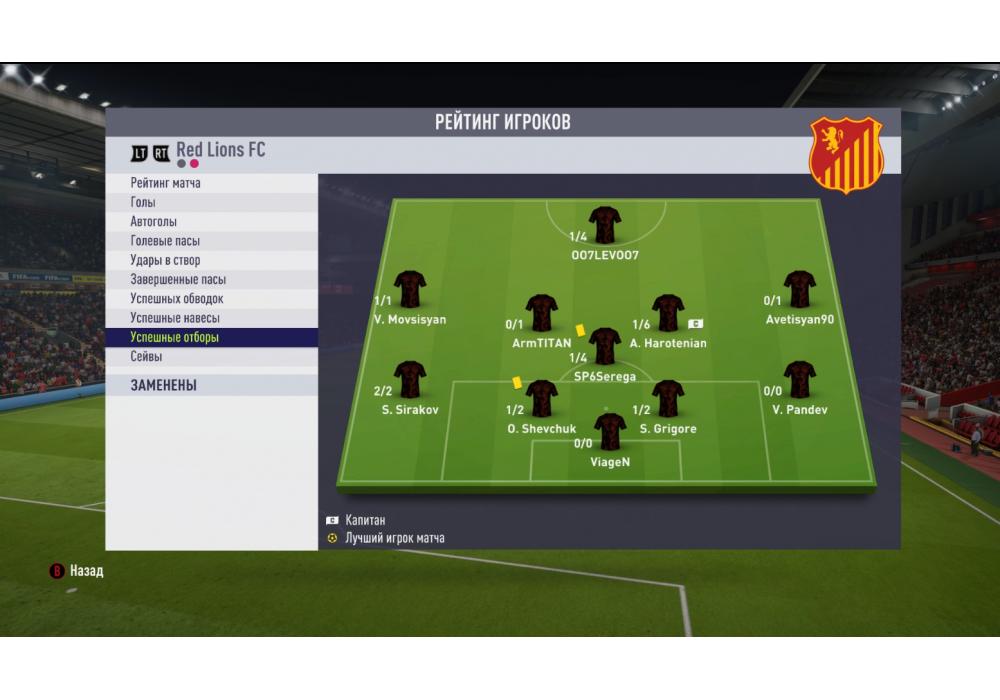Viewport: 1000px width, 700px height.
Task: Choose goalkeeper ViageN's shirt
Action: click(610, 432)
